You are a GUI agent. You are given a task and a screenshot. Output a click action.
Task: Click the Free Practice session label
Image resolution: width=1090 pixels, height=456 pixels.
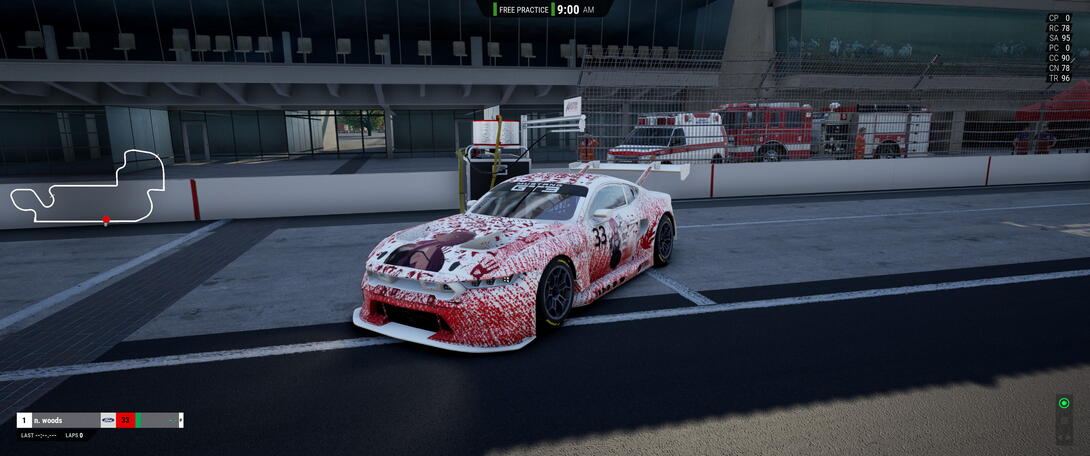click(522, 9)
